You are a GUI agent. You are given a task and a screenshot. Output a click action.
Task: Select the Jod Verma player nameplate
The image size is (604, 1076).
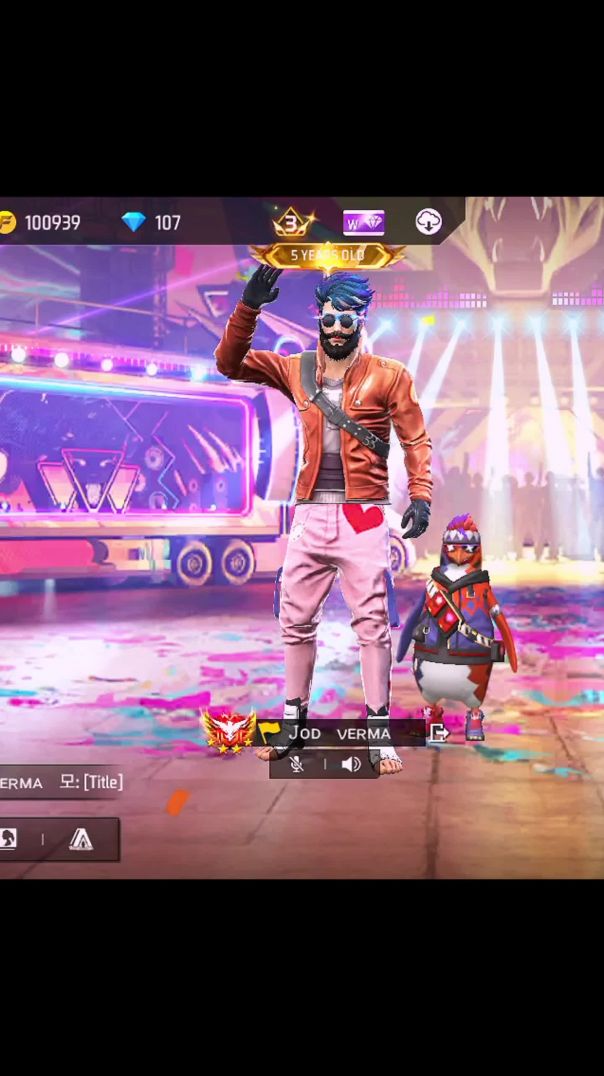click(x=340, y=734)
